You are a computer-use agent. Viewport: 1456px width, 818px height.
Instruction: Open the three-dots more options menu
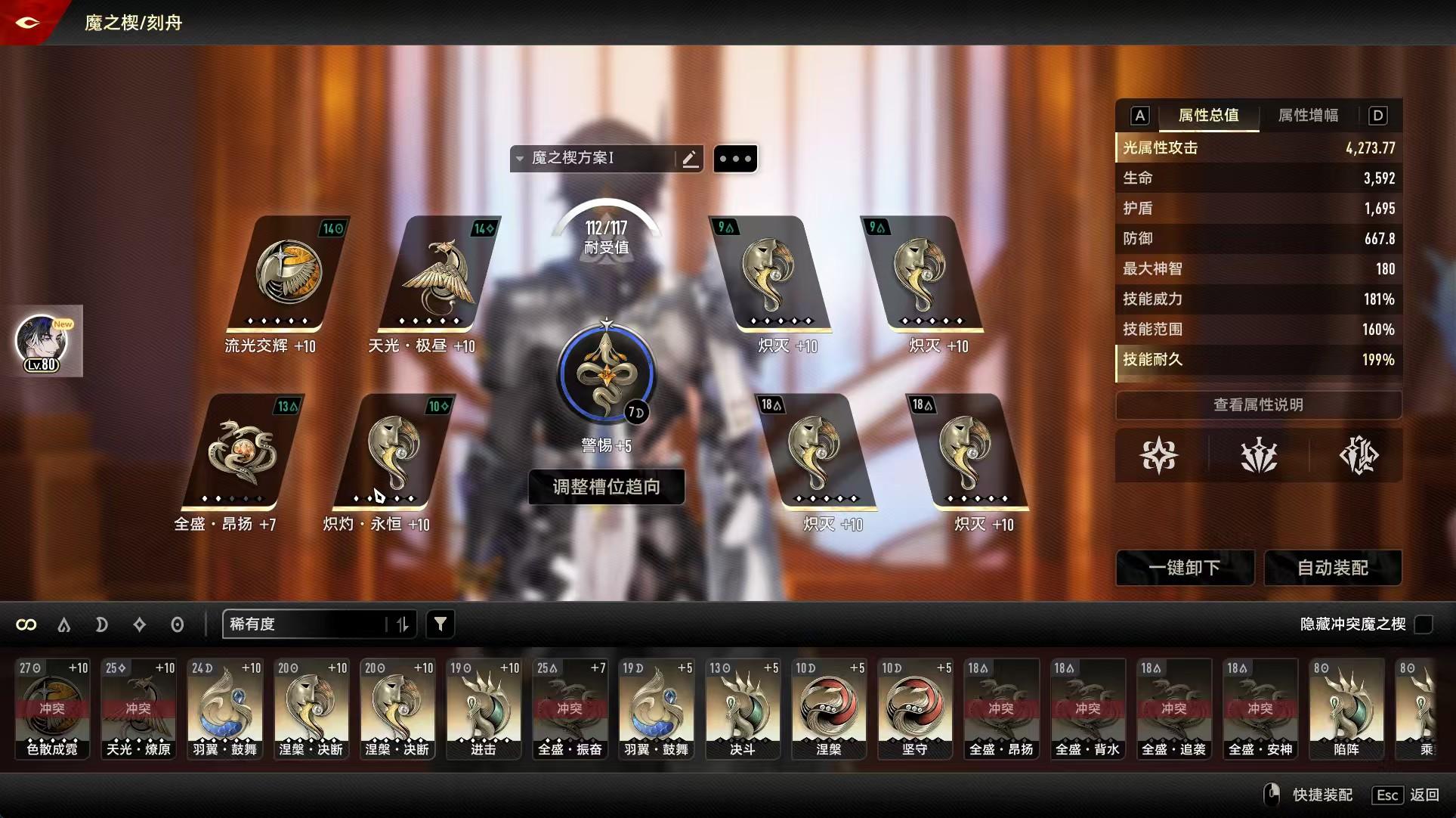coord(734,159)
